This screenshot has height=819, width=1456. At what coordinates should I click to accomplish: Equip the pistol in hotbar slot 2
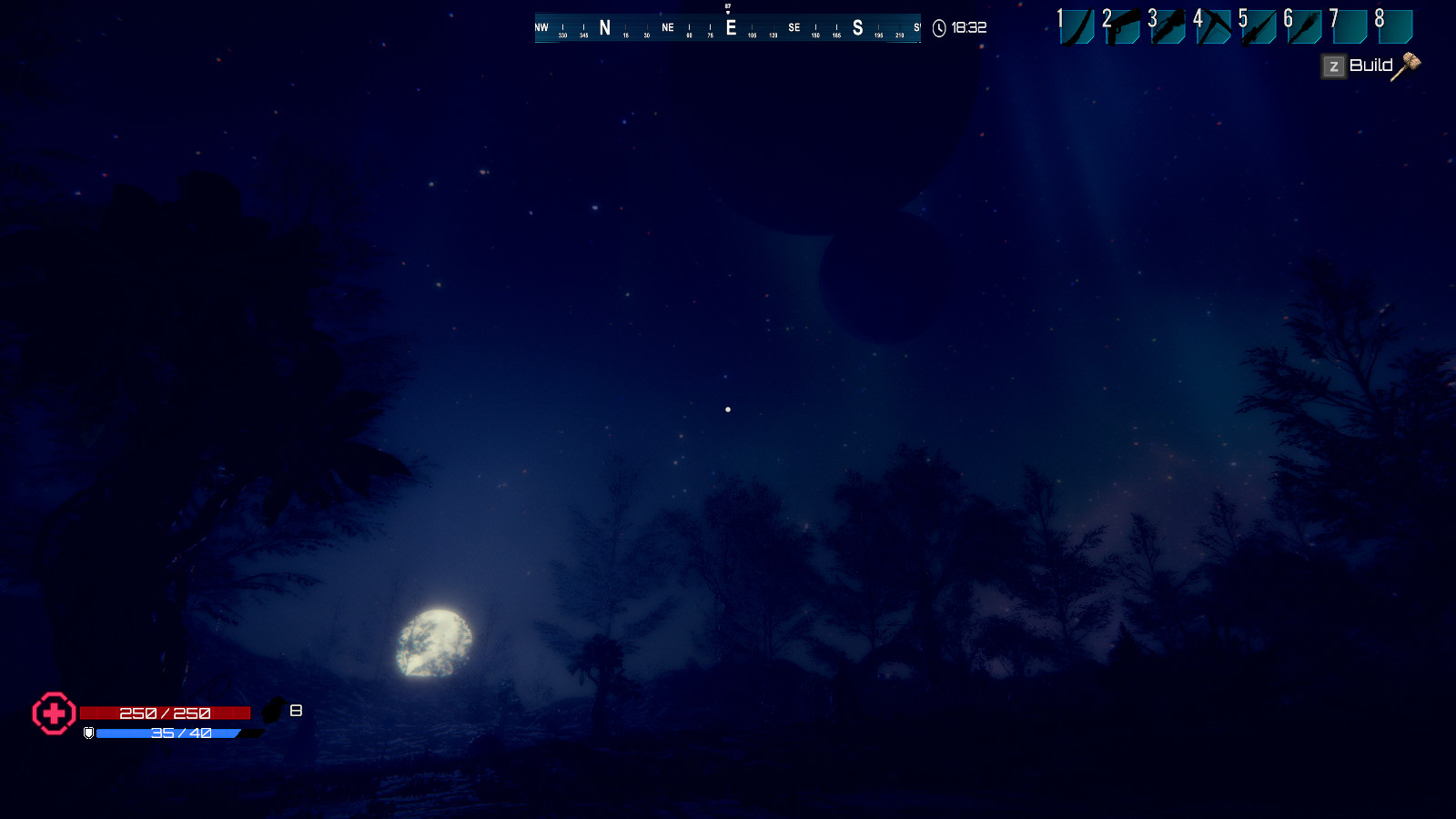coord(1123,26)
